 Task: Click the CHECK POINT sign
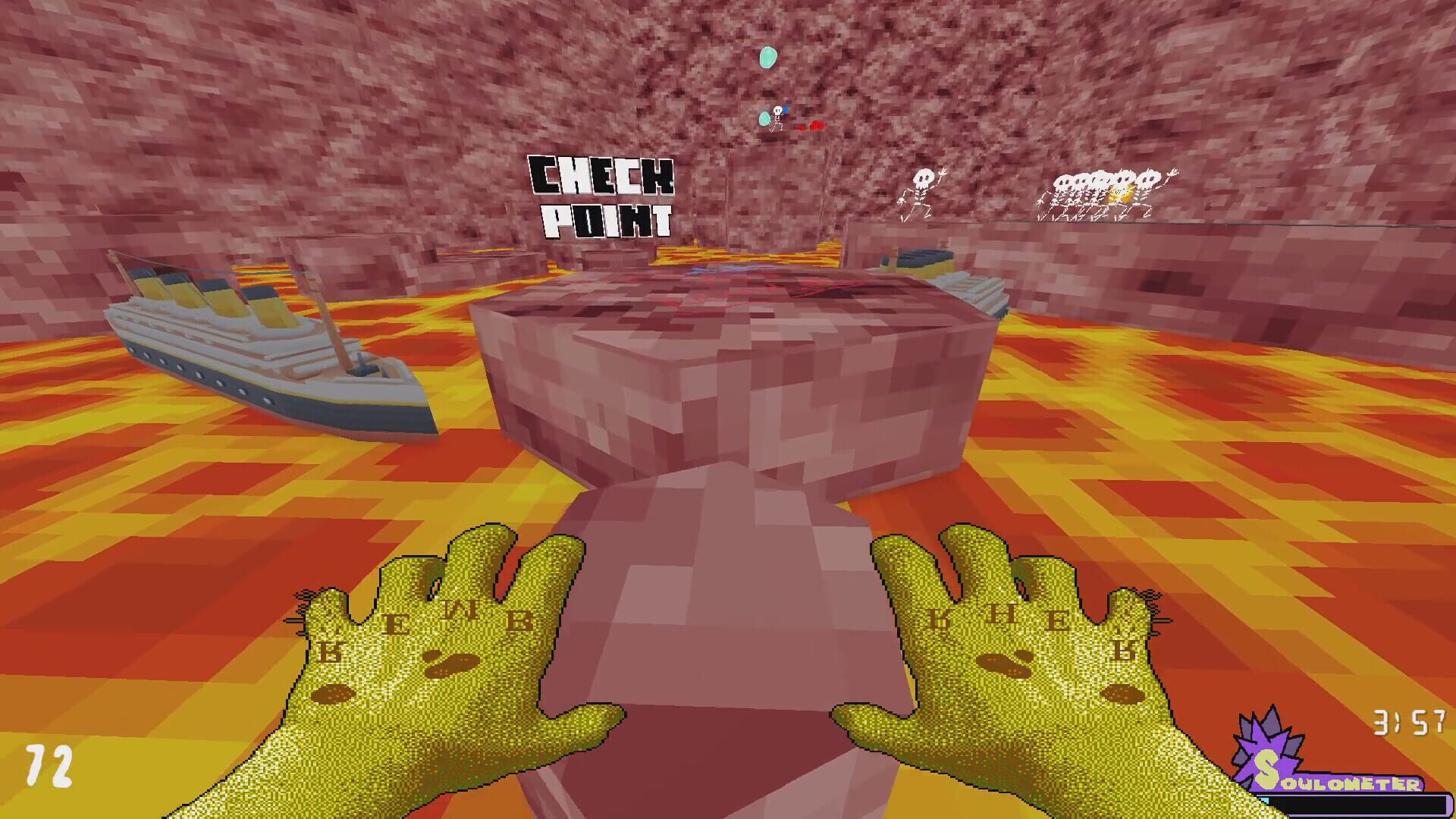click(599, 196)
